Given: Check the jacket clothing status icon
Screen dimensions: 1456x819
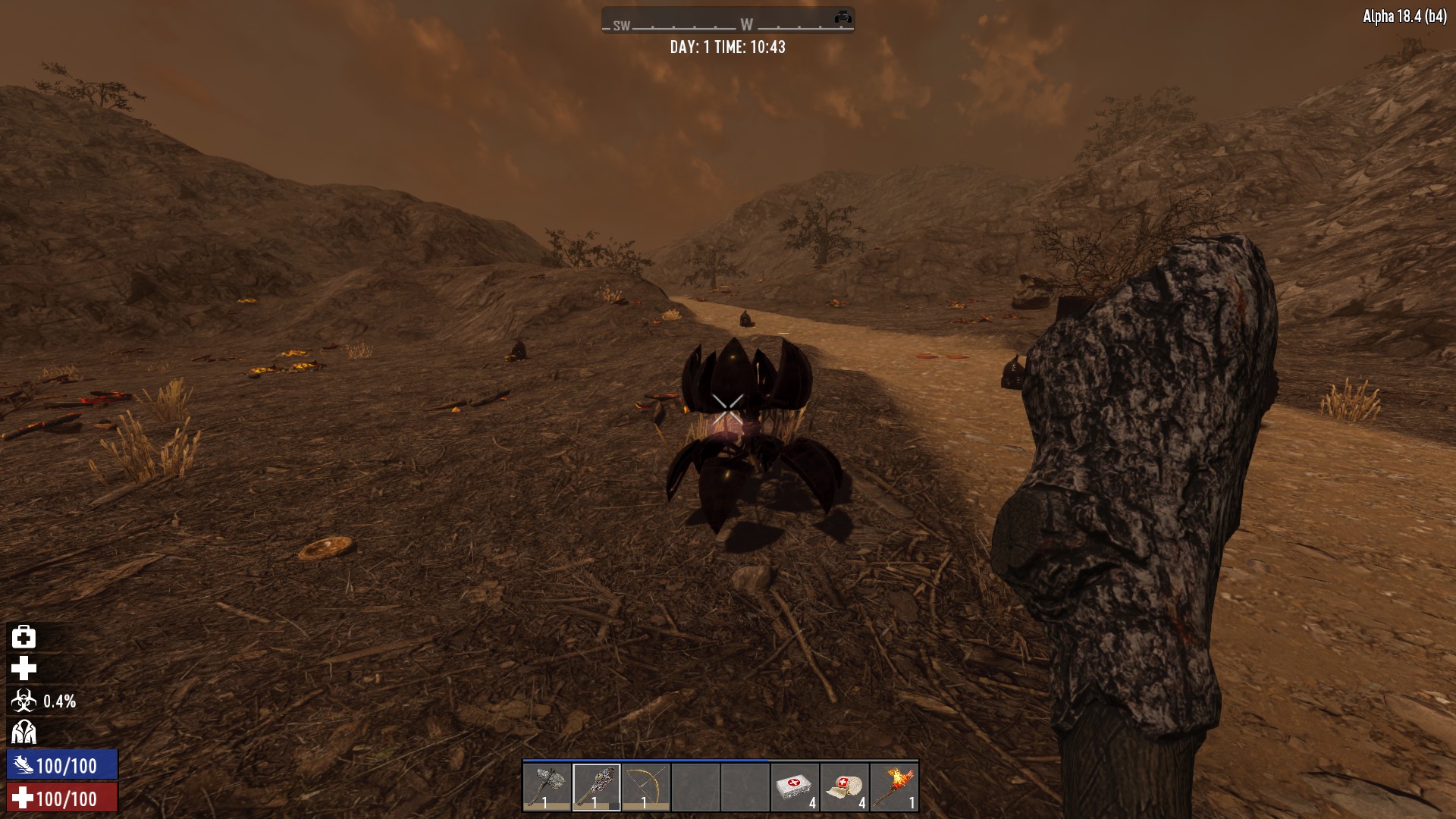Looking at the screenshot, I should pyautogui.click(x=24, y=733).
